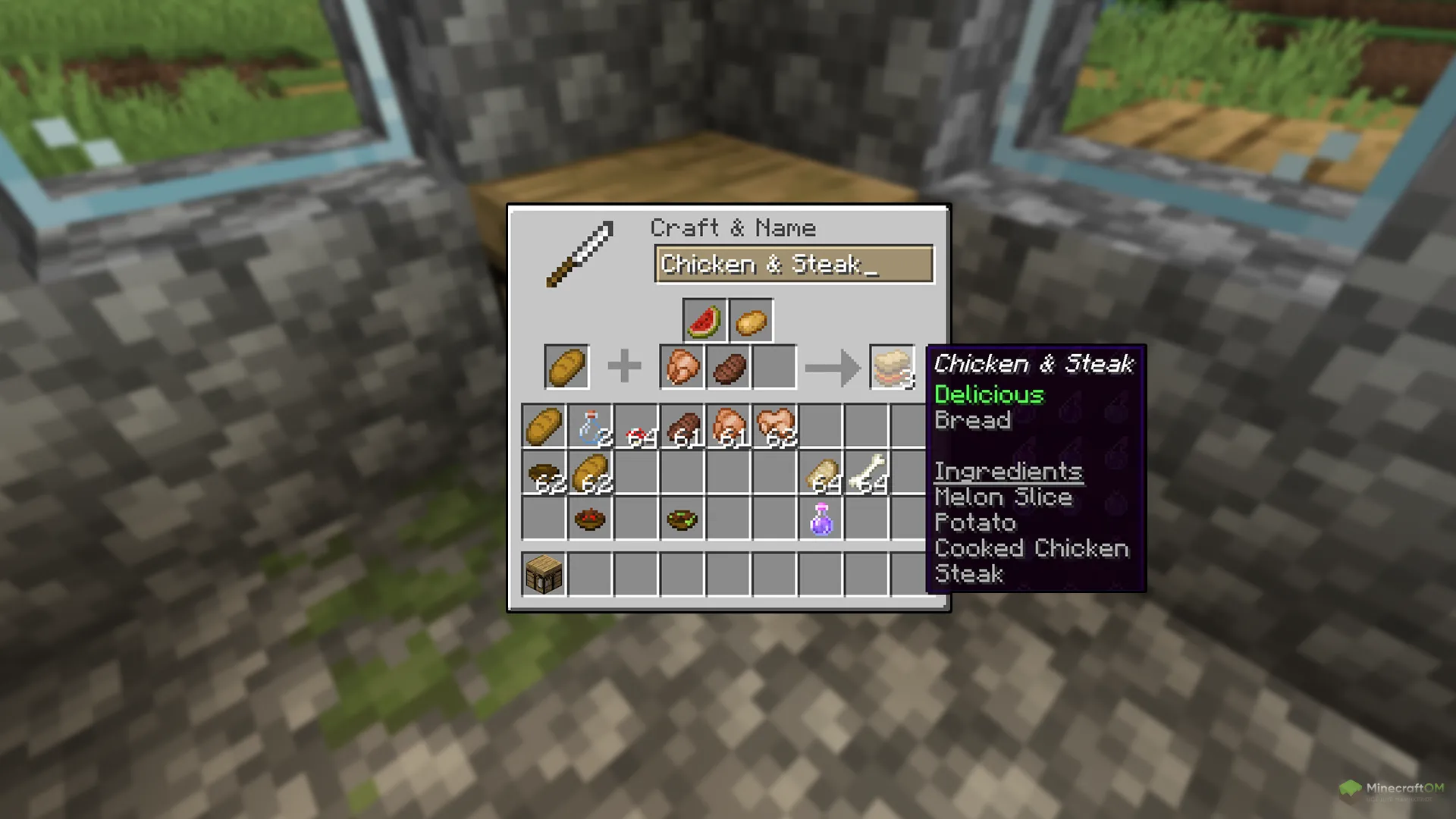Take the sandwich from the output slot
Screen dimensions: 1456x819
(x=892, y=367)
